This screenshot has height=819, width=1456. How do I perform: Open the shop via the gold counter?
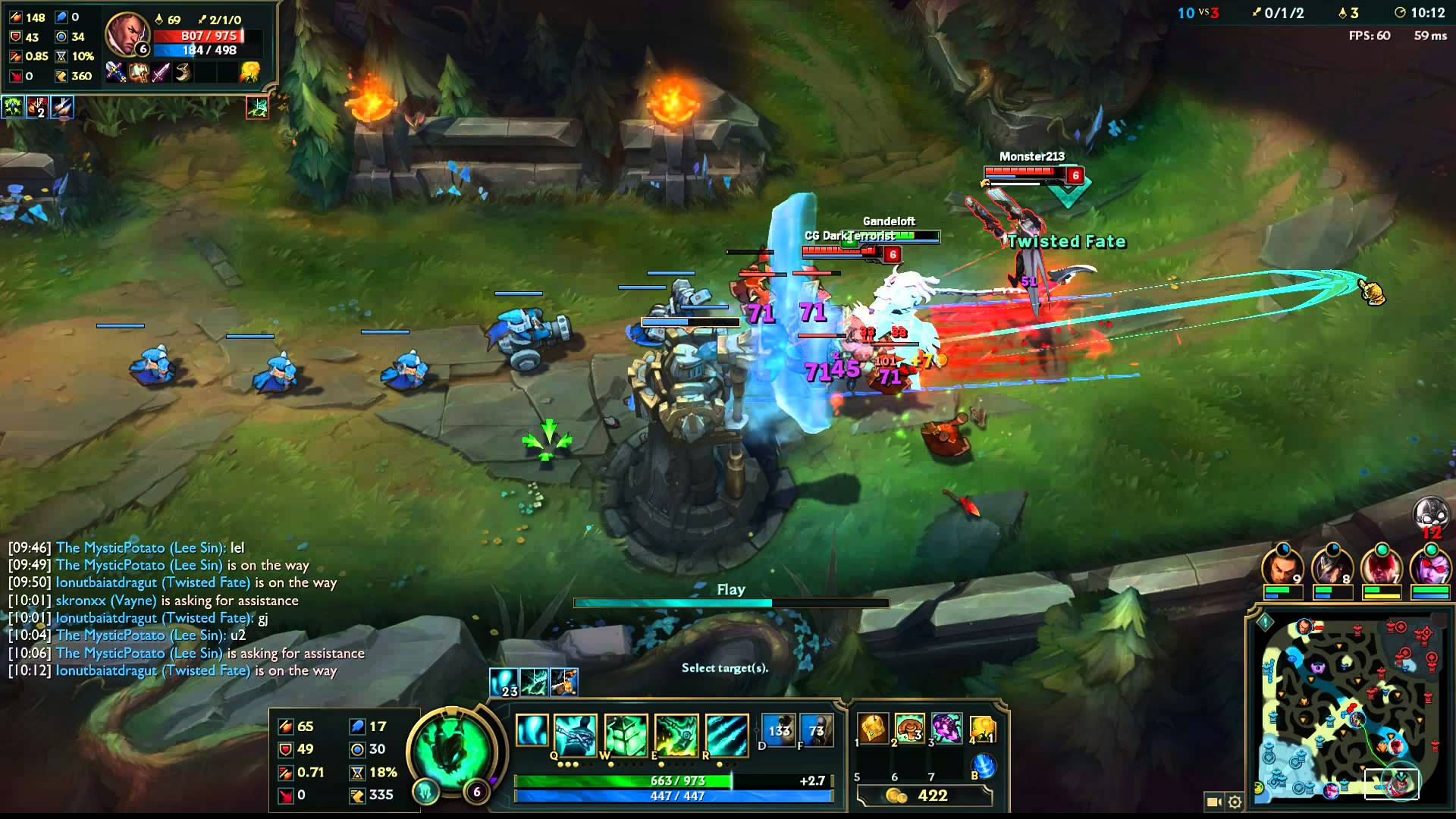tap(924, 795)
